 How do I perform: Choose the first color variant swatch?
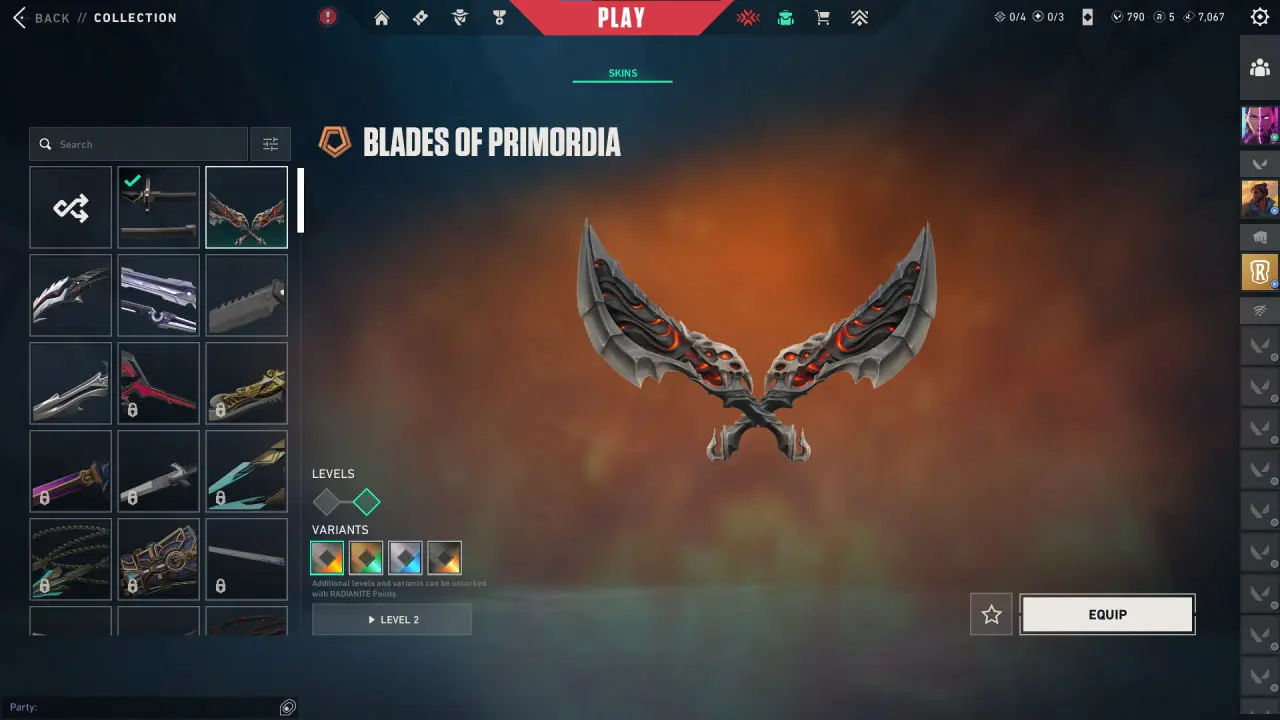(x=327, y=557)
